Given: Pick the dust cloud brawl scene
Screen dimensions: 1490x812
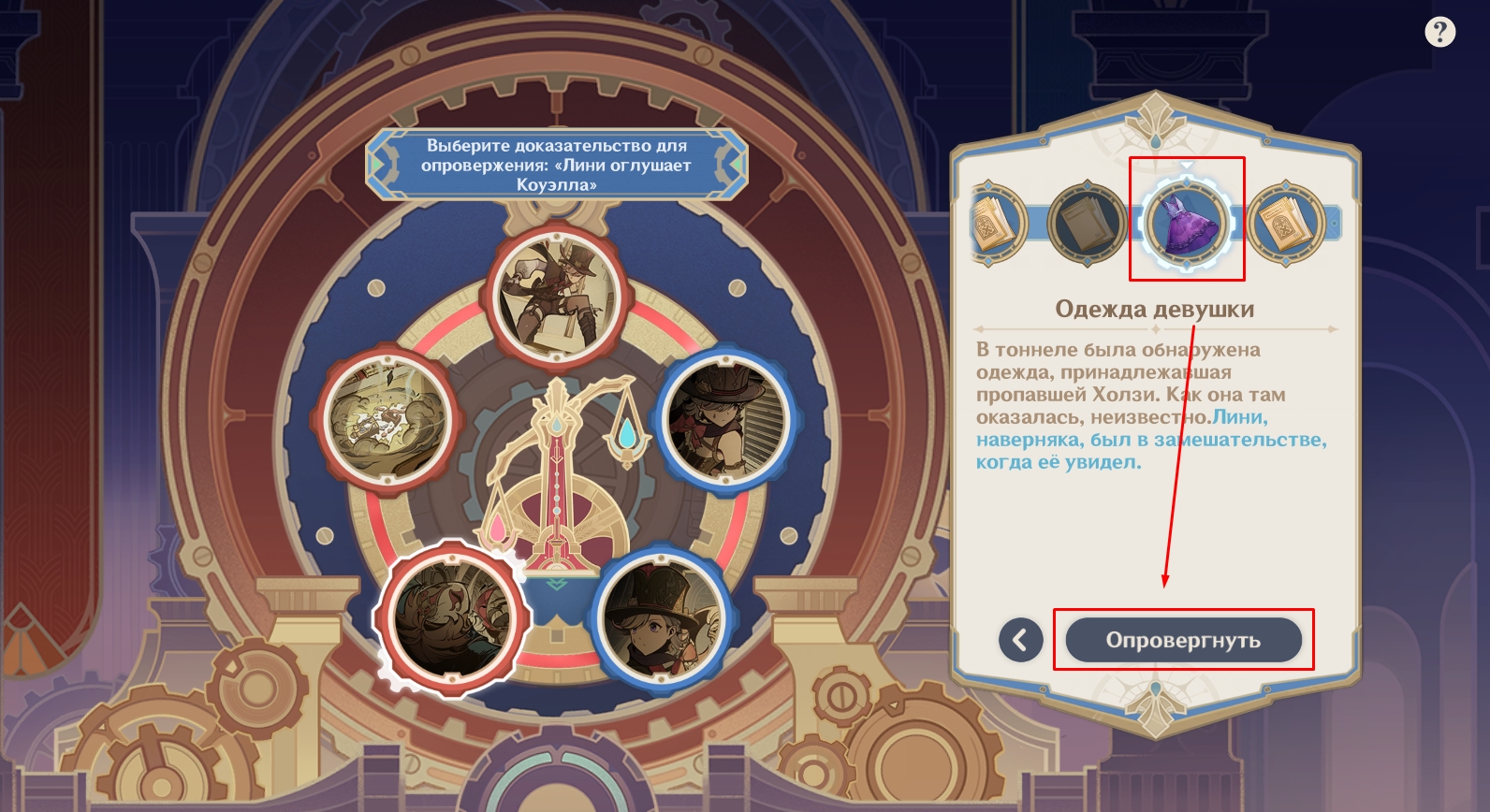Looking at the screenshot, I should [x=387, y=418].
